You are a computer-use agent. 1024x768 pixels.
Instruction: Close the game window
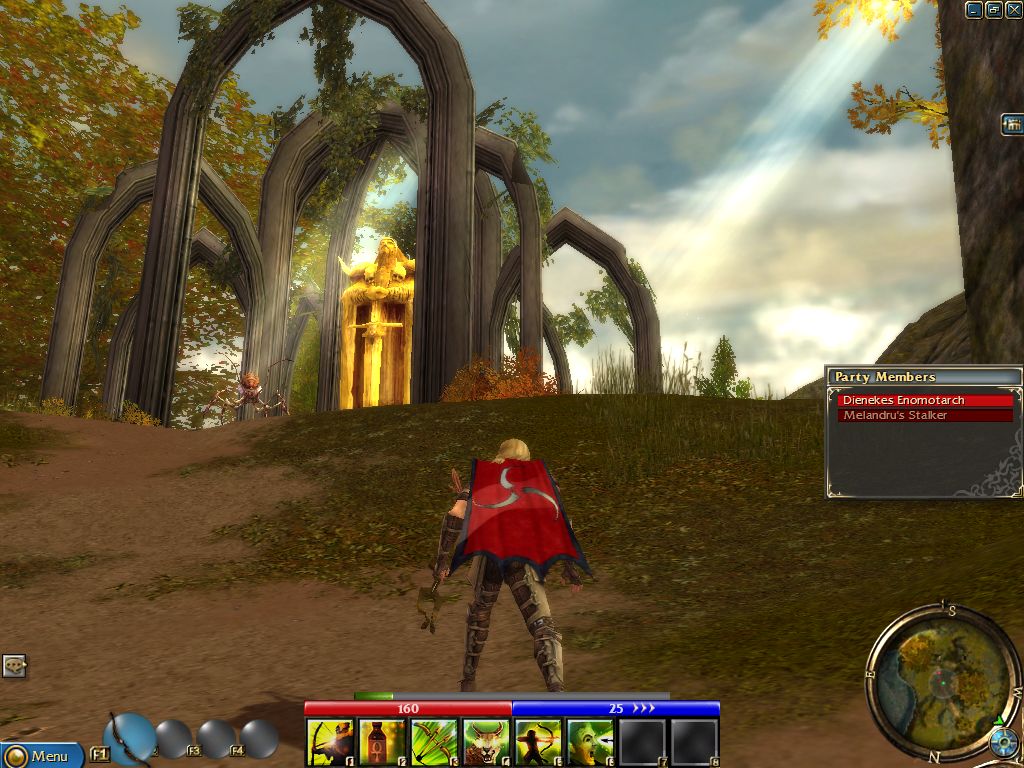pyautogui.click(x=1013, y=9)
